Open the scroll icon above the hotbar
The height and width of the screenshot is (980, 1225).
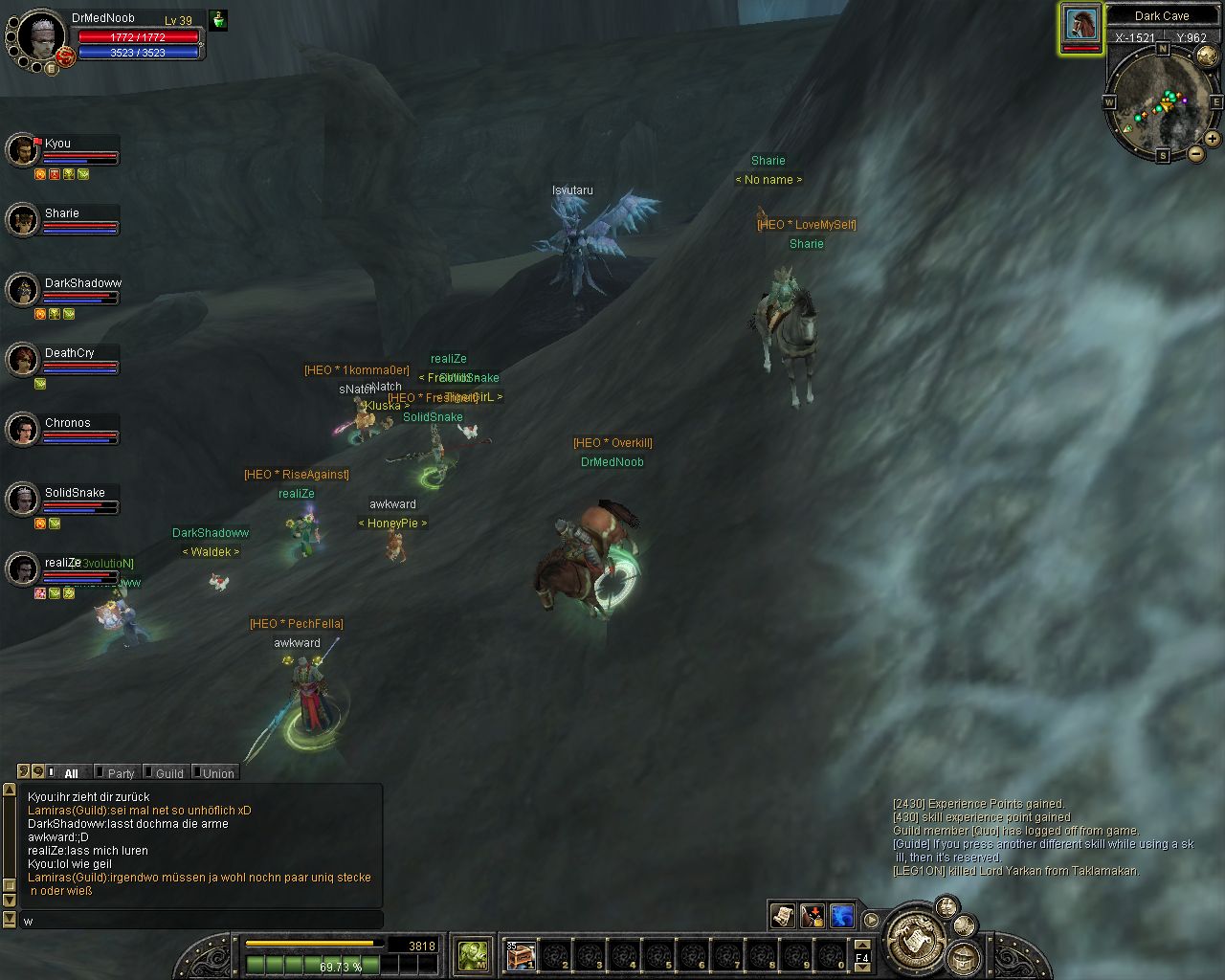[782, 916]
